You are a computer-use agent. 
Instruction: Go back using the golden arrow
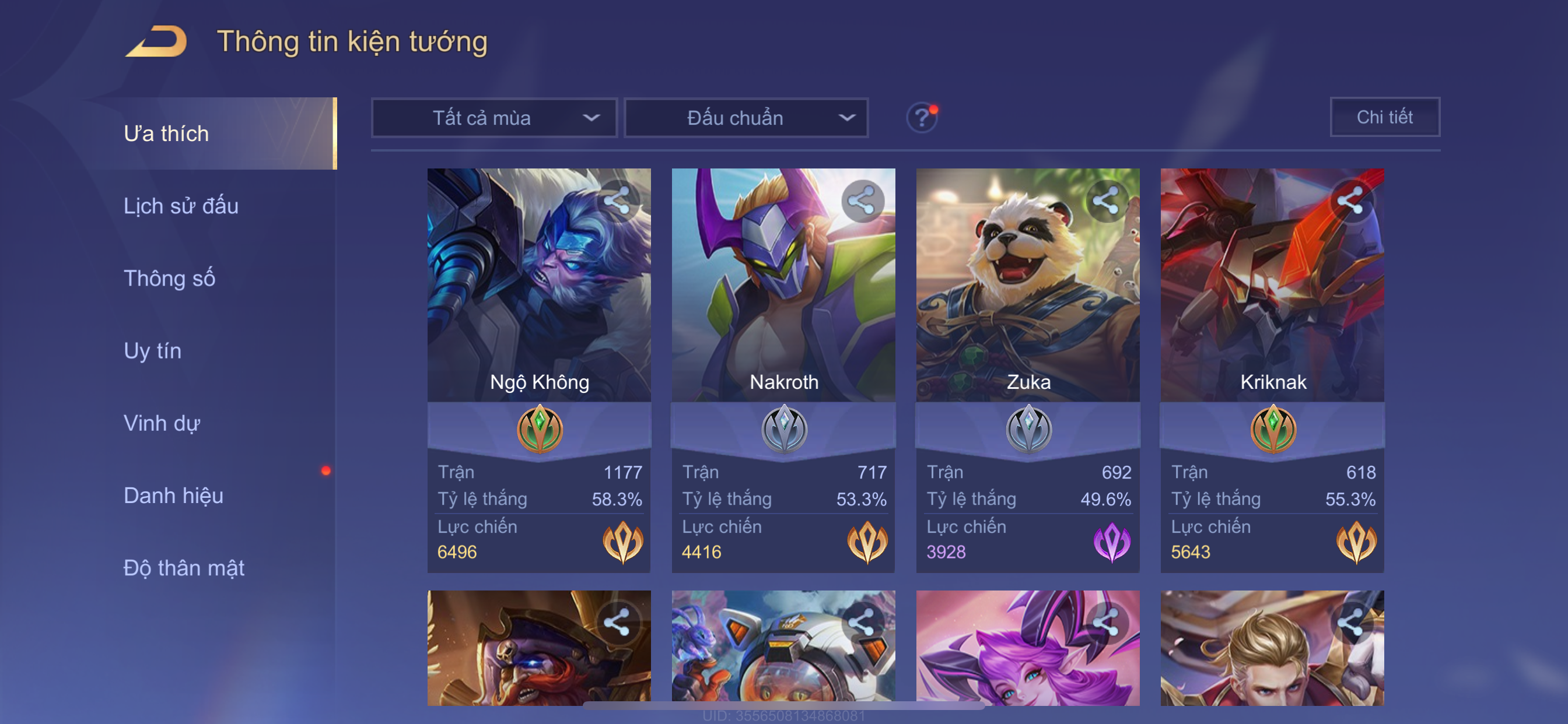pyautogui.click(x=156, y=41)
